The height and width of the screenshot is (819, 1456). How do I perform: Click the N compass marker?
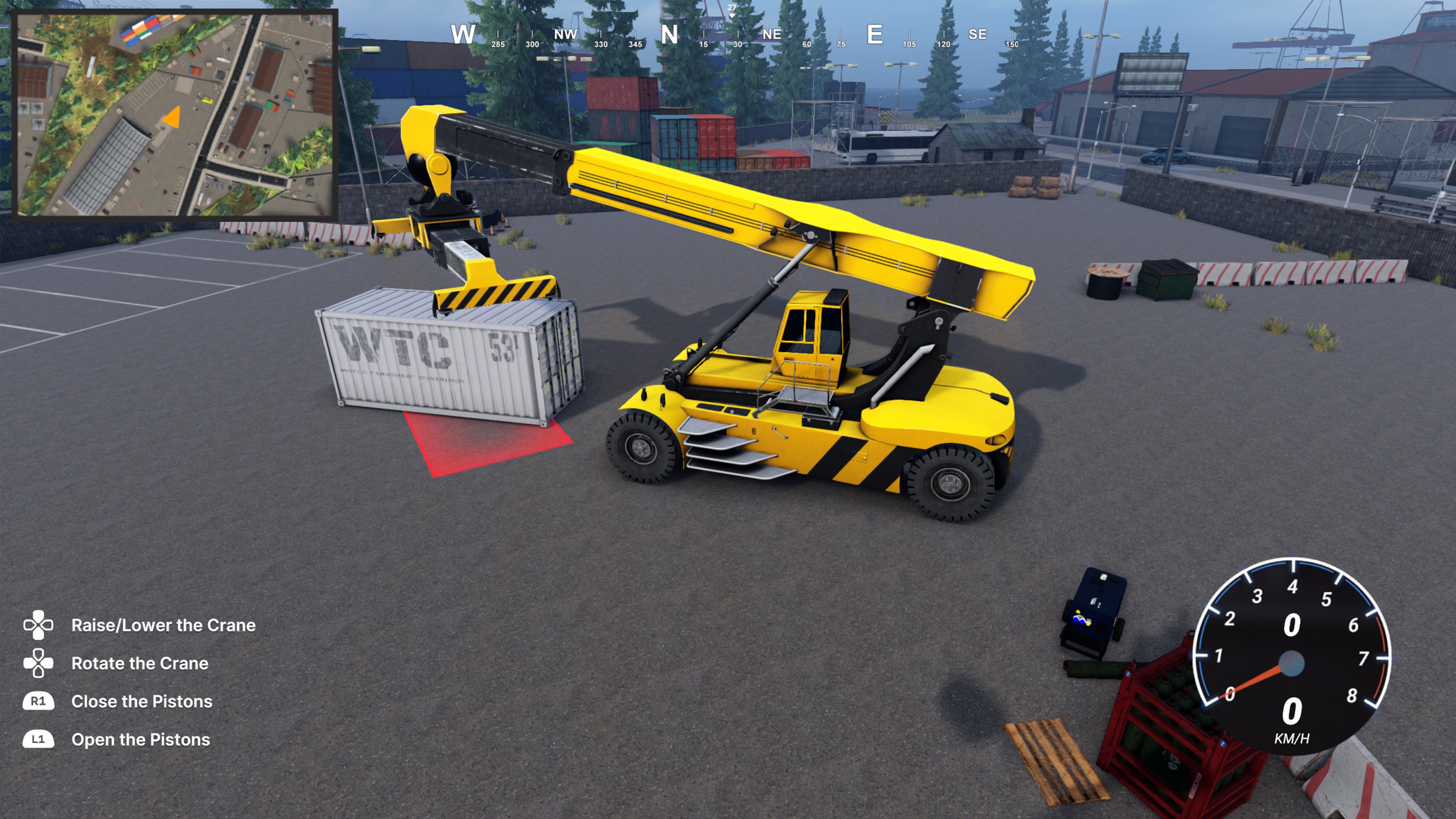point(669,34)
